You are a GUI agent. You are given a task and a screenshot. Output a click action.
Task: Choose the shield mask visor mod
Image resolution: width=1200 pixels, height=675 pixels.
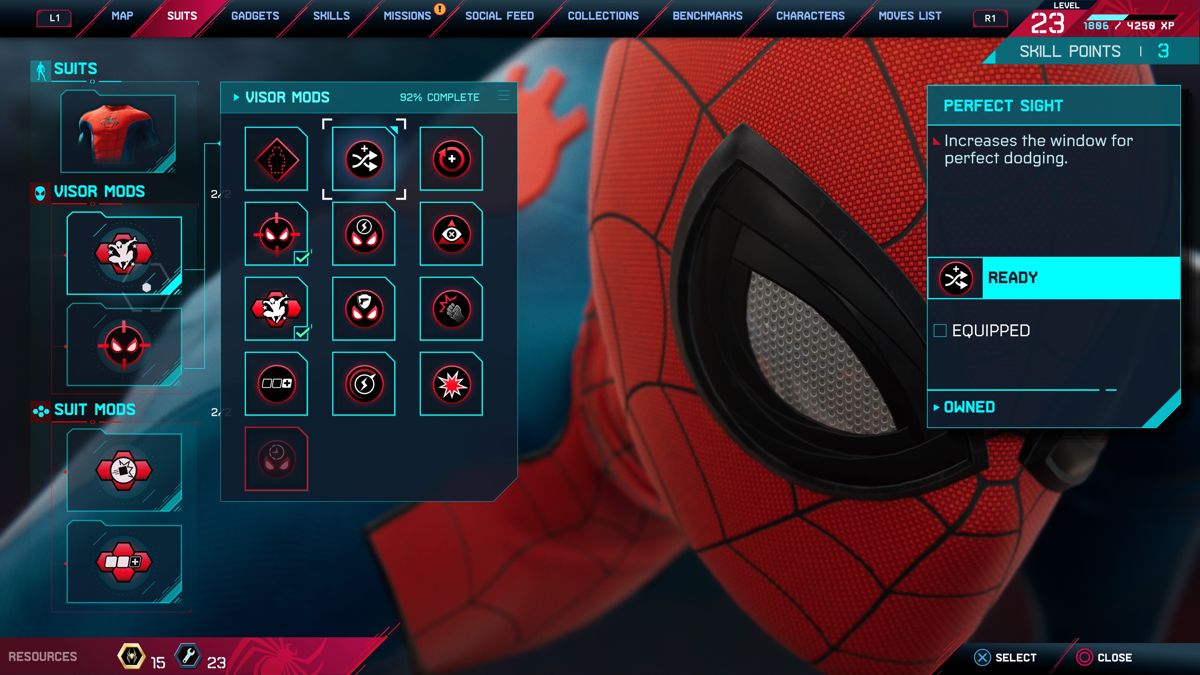click(x=364, y=309)
